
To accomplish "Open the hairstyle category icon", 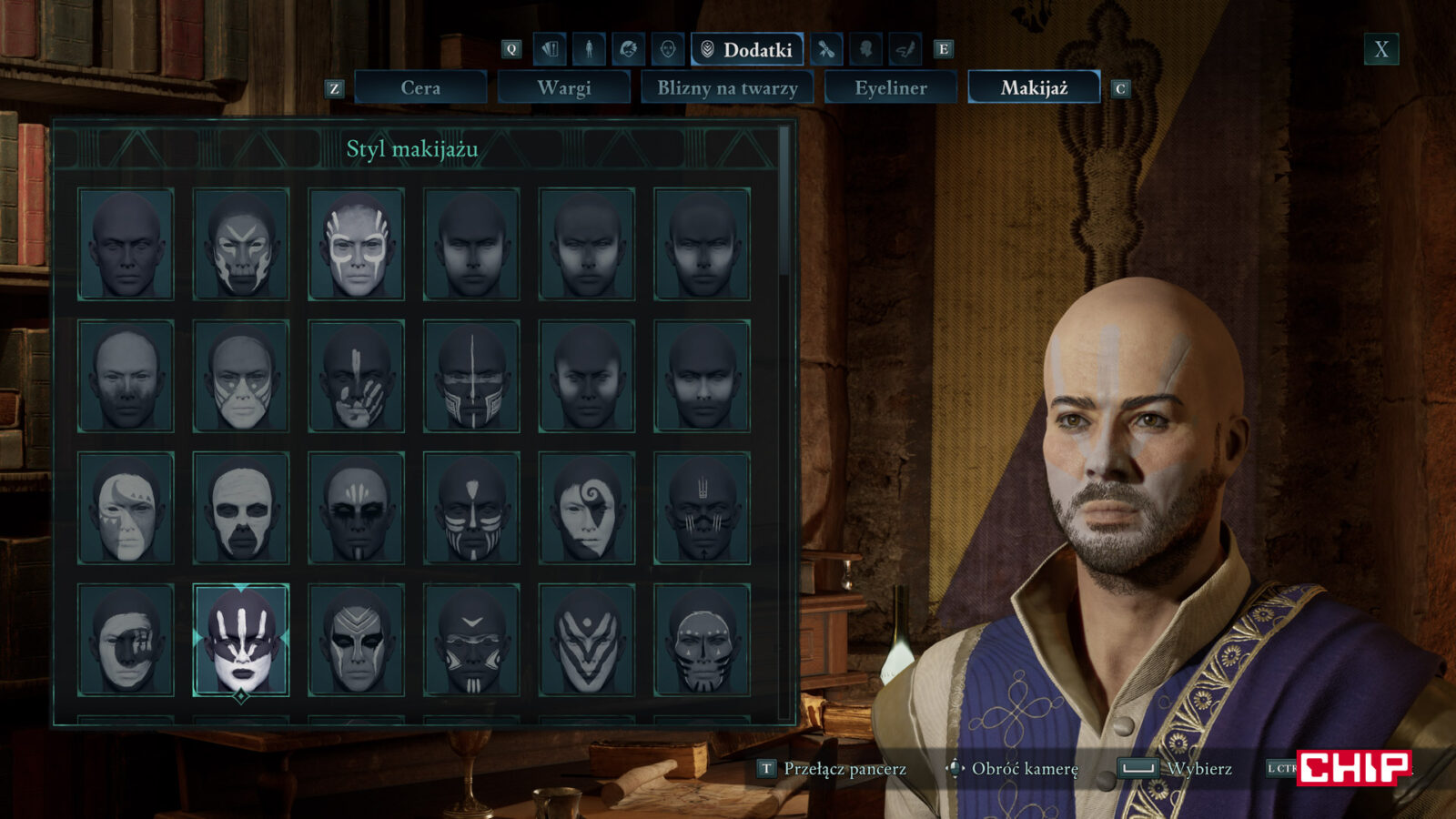I will pyautogui.click(x=628, y=49).
